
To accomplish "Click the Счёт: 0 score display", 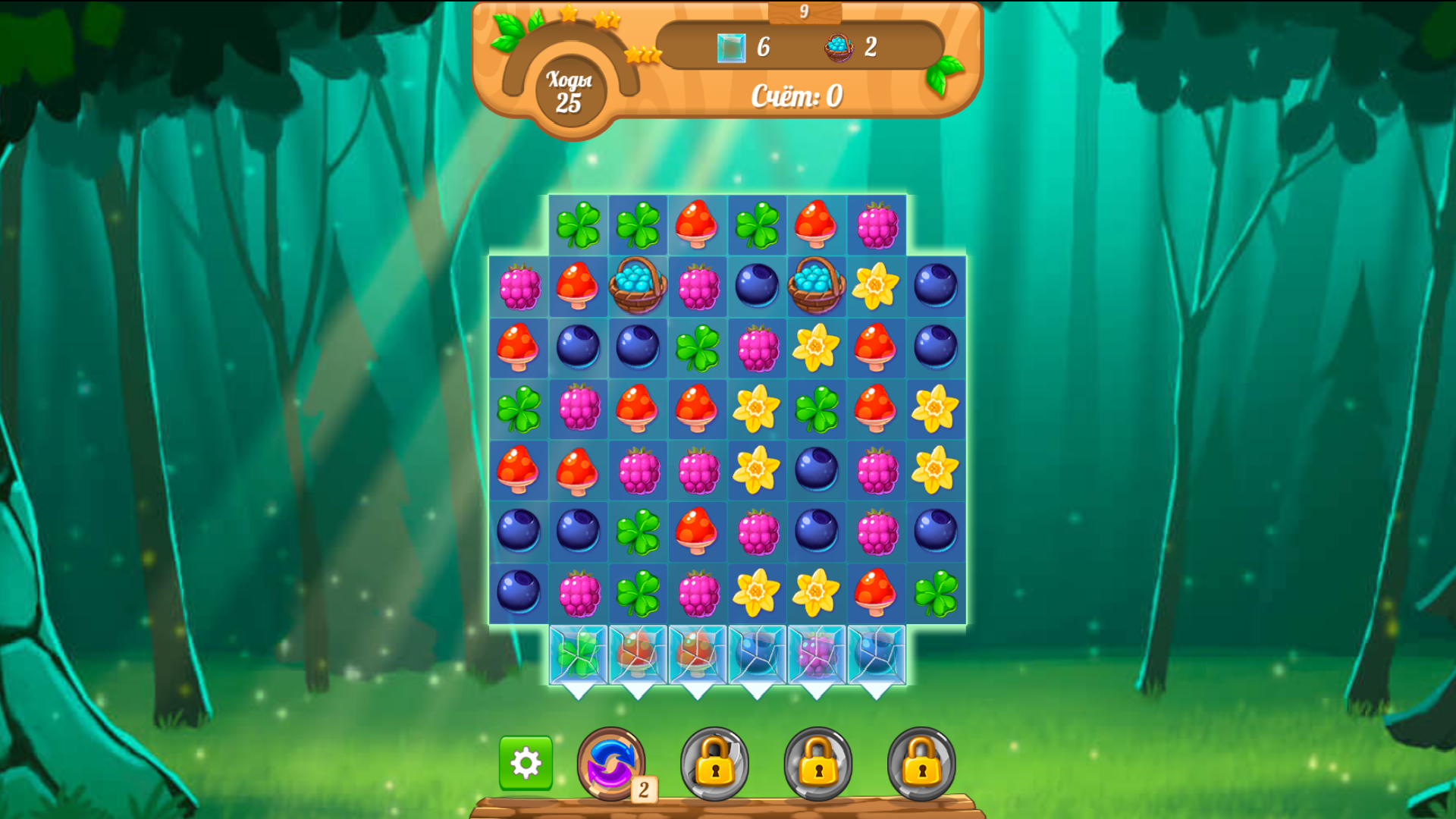I will pyautogui.click(x=795, y=96).
